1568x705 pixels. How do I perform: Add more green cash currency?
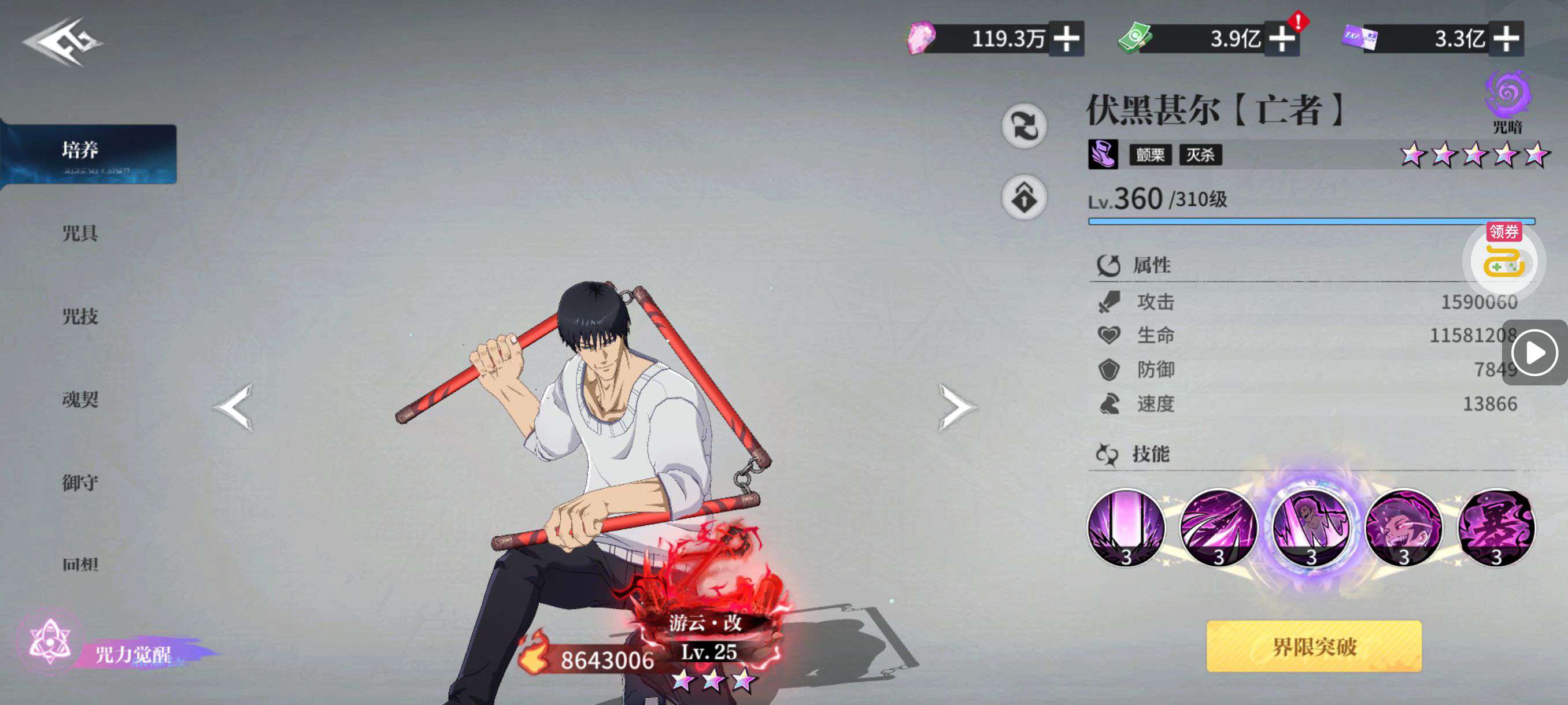[1282, 39]
